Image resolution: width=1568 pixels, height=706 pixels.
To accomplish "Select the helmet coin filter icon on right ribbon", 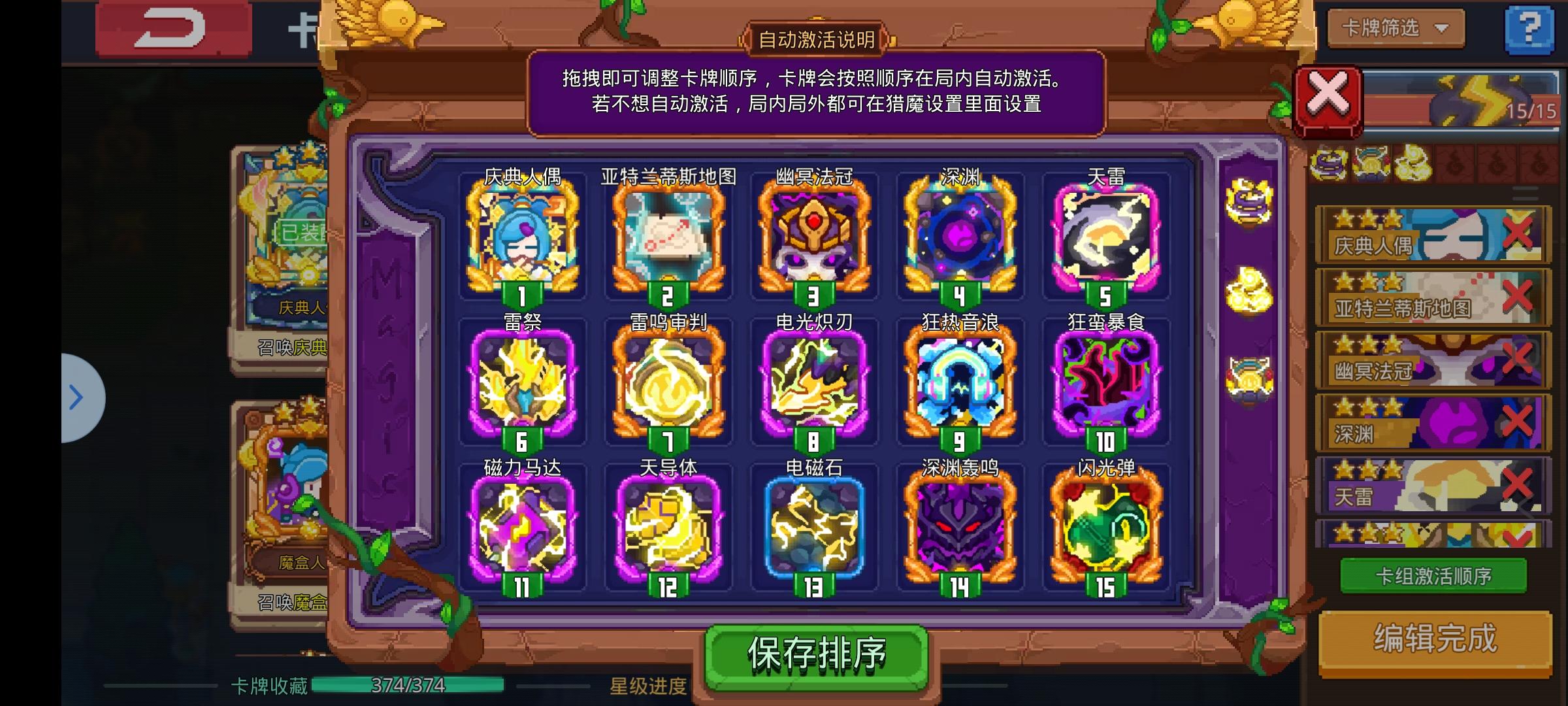I will pyautogui.click(x=1249, y=380).
